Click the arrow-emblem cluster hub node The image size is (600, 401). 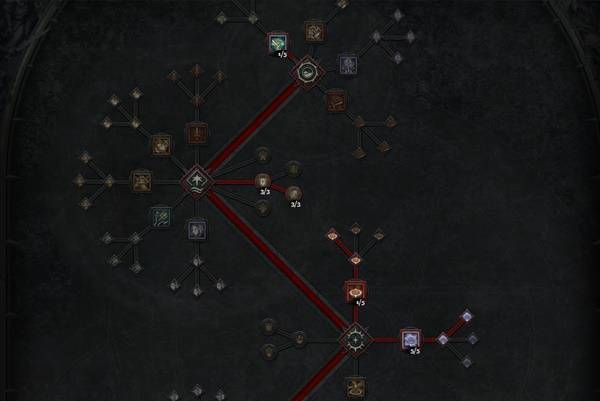click(196, 182)
